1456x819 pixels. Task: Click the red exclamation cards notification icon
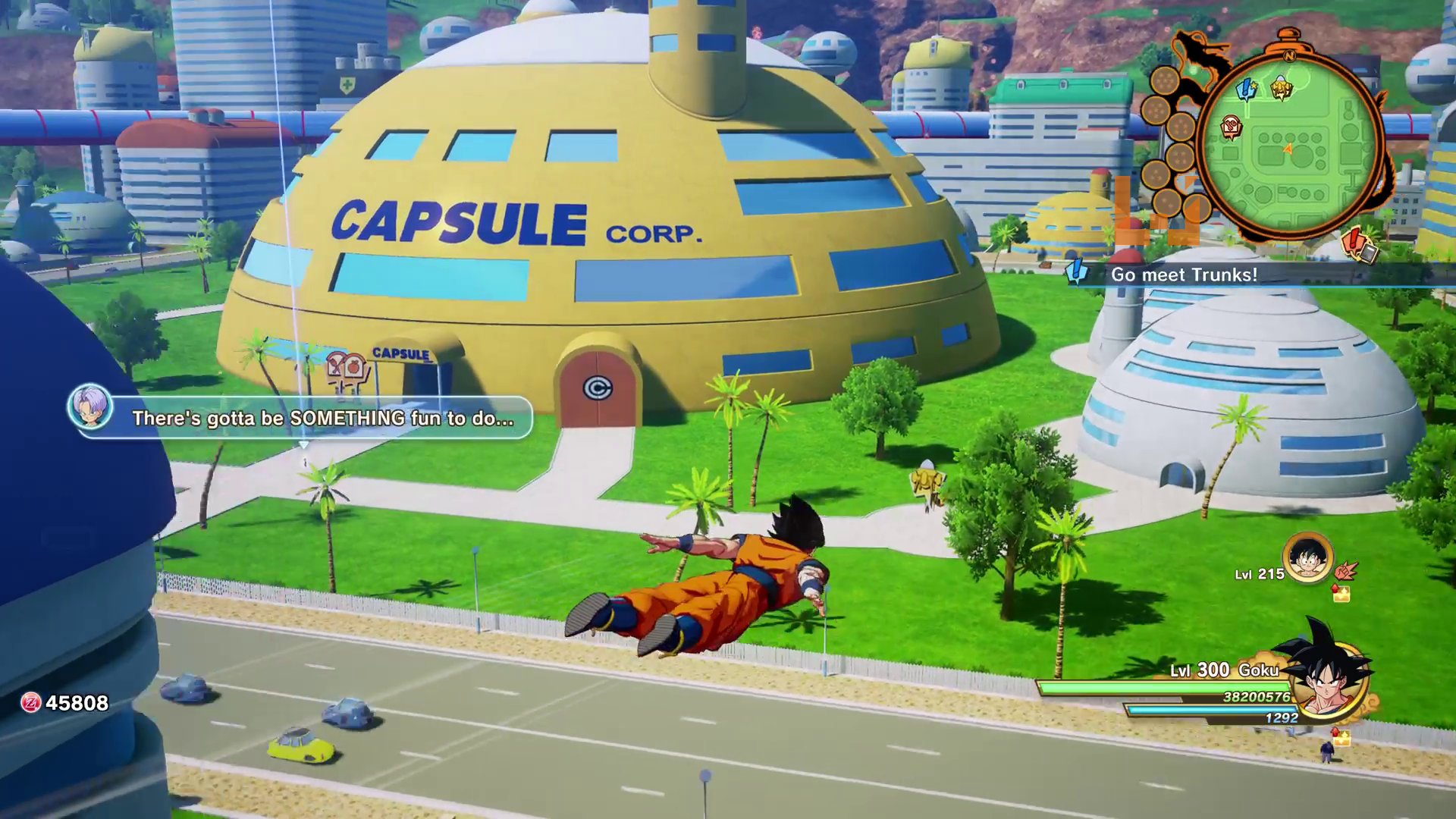pyautogui.click(x=1358, y=245)
